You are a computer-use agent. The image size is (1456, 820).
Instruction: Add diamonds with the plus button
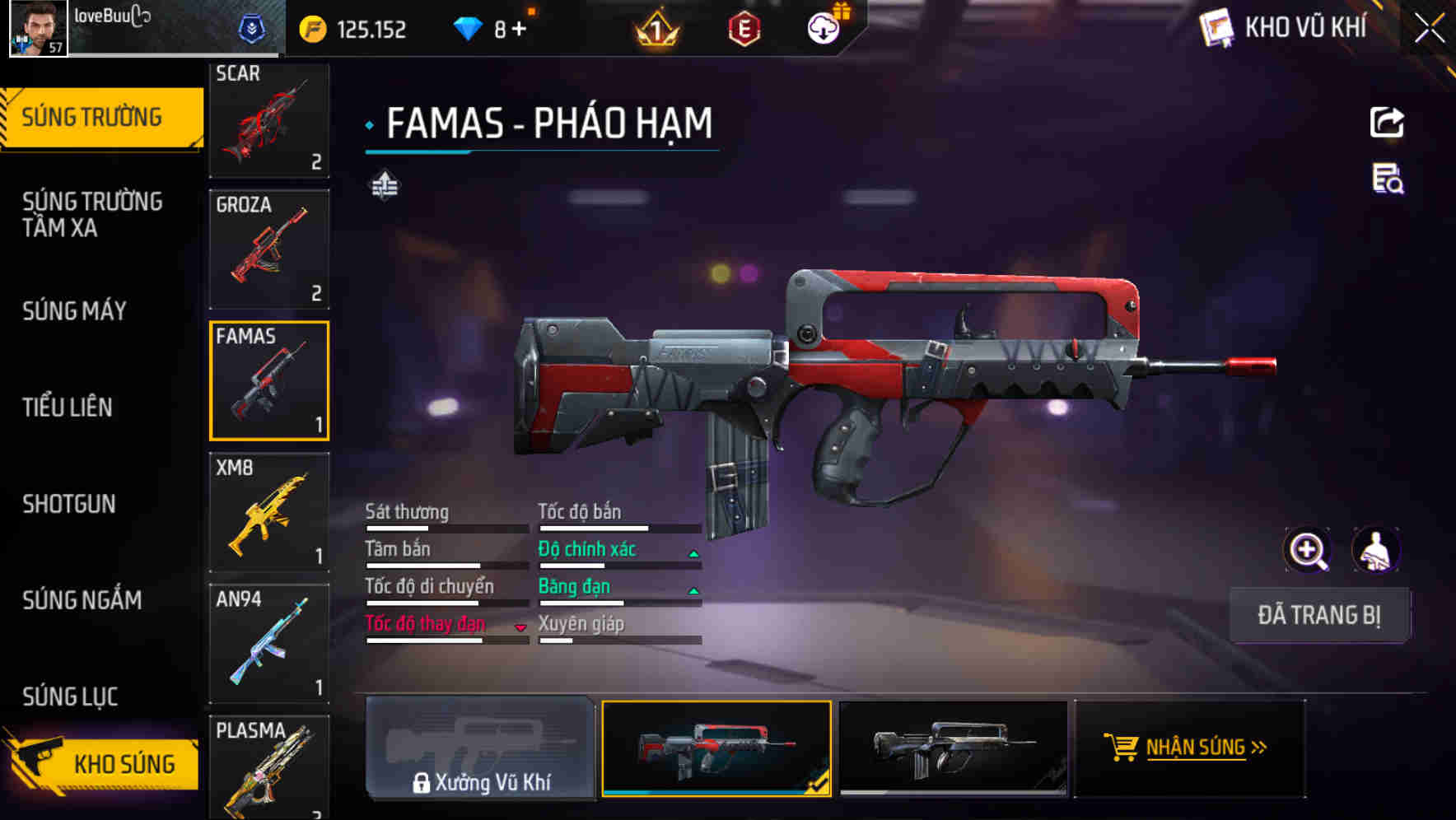coord(519,30)
